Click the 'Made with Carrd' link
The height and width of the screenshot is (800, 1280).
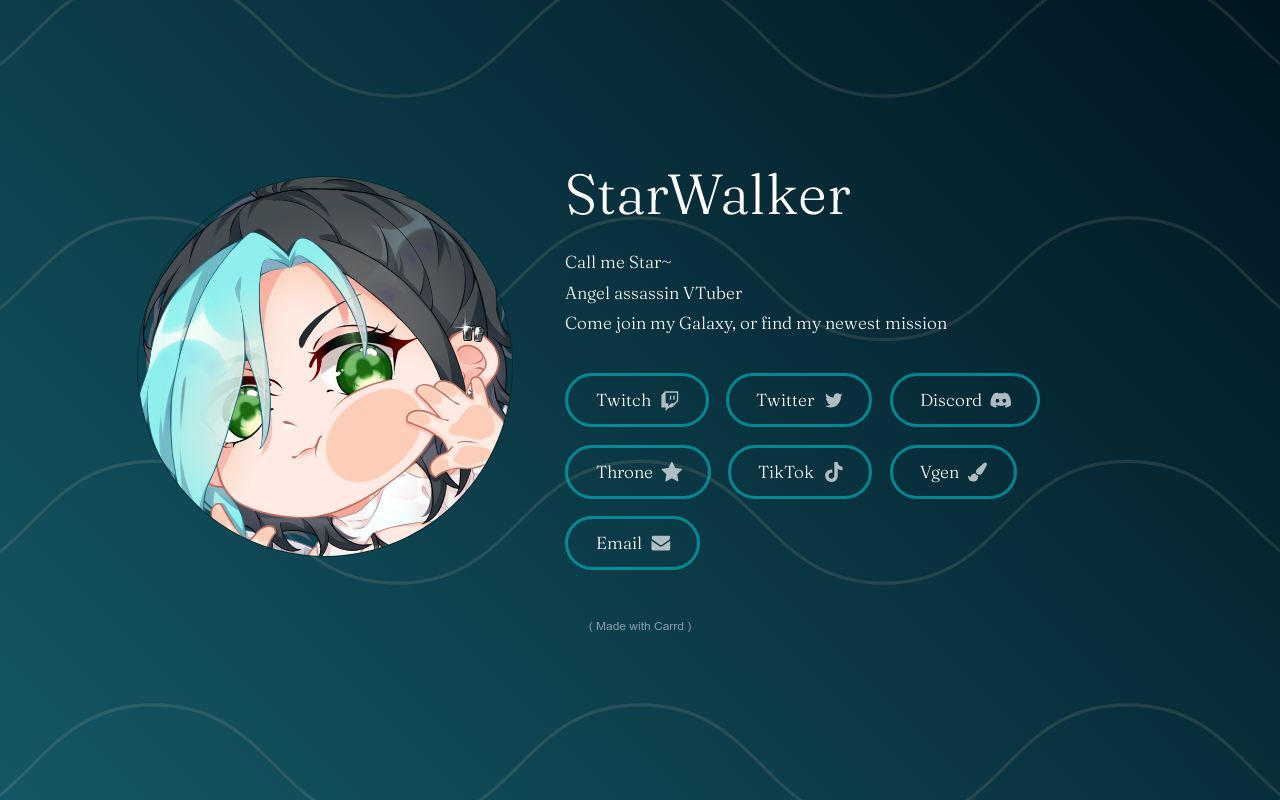click(x=640, y=626)
